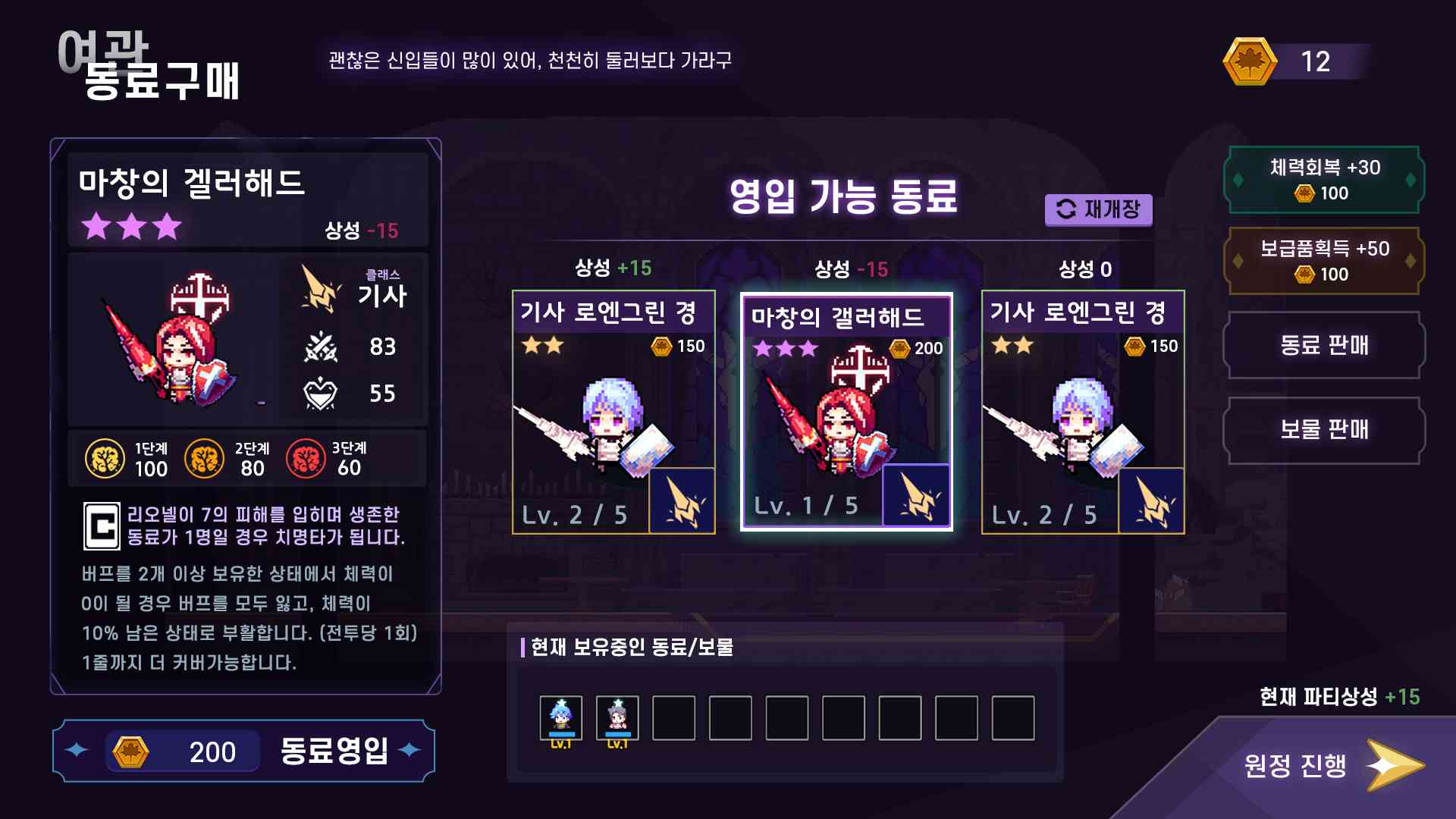
Task: Click the crossed swords attack stat icon
Action: (322, 347)
